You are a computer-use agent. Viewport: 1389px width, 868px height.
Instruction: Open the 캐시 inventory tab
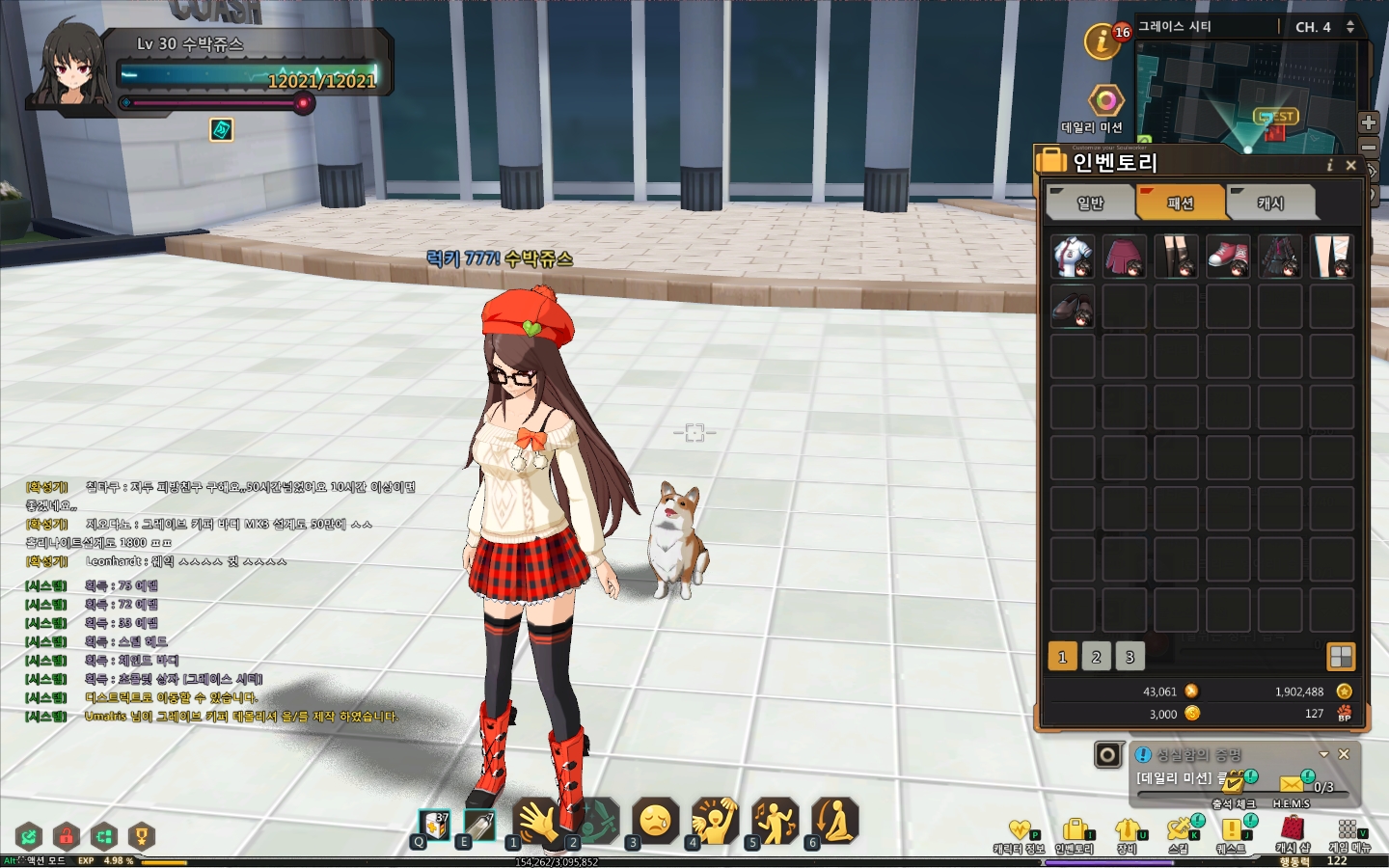(x=1270, y=203)
